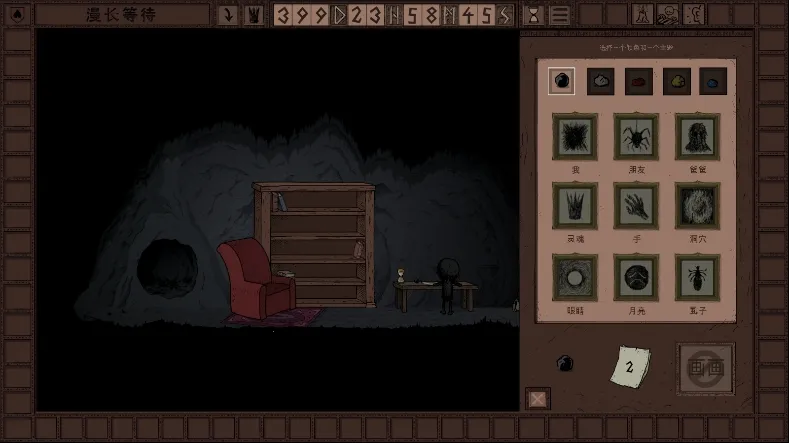Choose the 月亮 moon painting subject
The width and height of the screenshot is (789, 443).
(637, 276)
